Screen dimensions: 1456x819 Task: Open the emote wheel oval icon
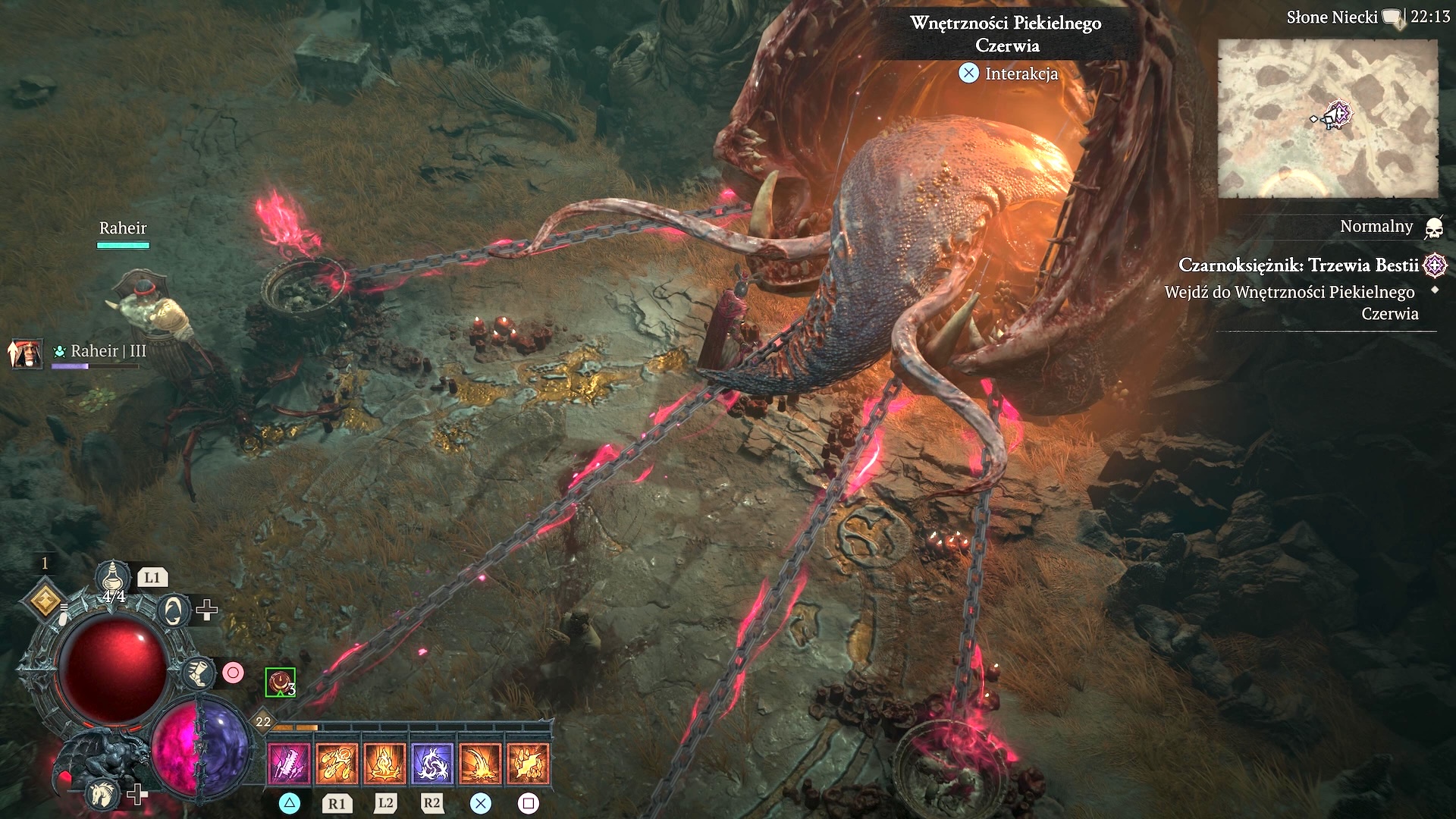172,610
